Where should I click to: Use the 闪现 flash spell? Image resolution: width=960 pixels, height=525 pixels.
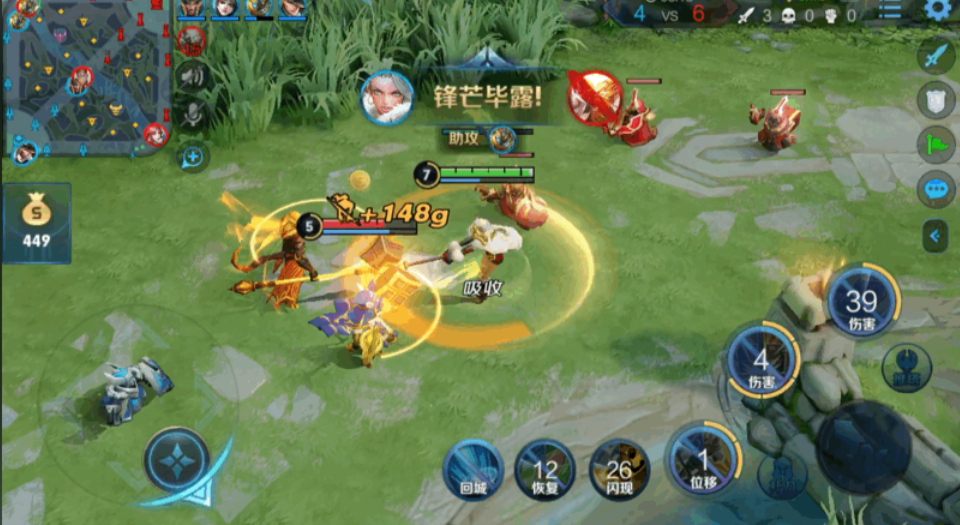tap(619, 469)
